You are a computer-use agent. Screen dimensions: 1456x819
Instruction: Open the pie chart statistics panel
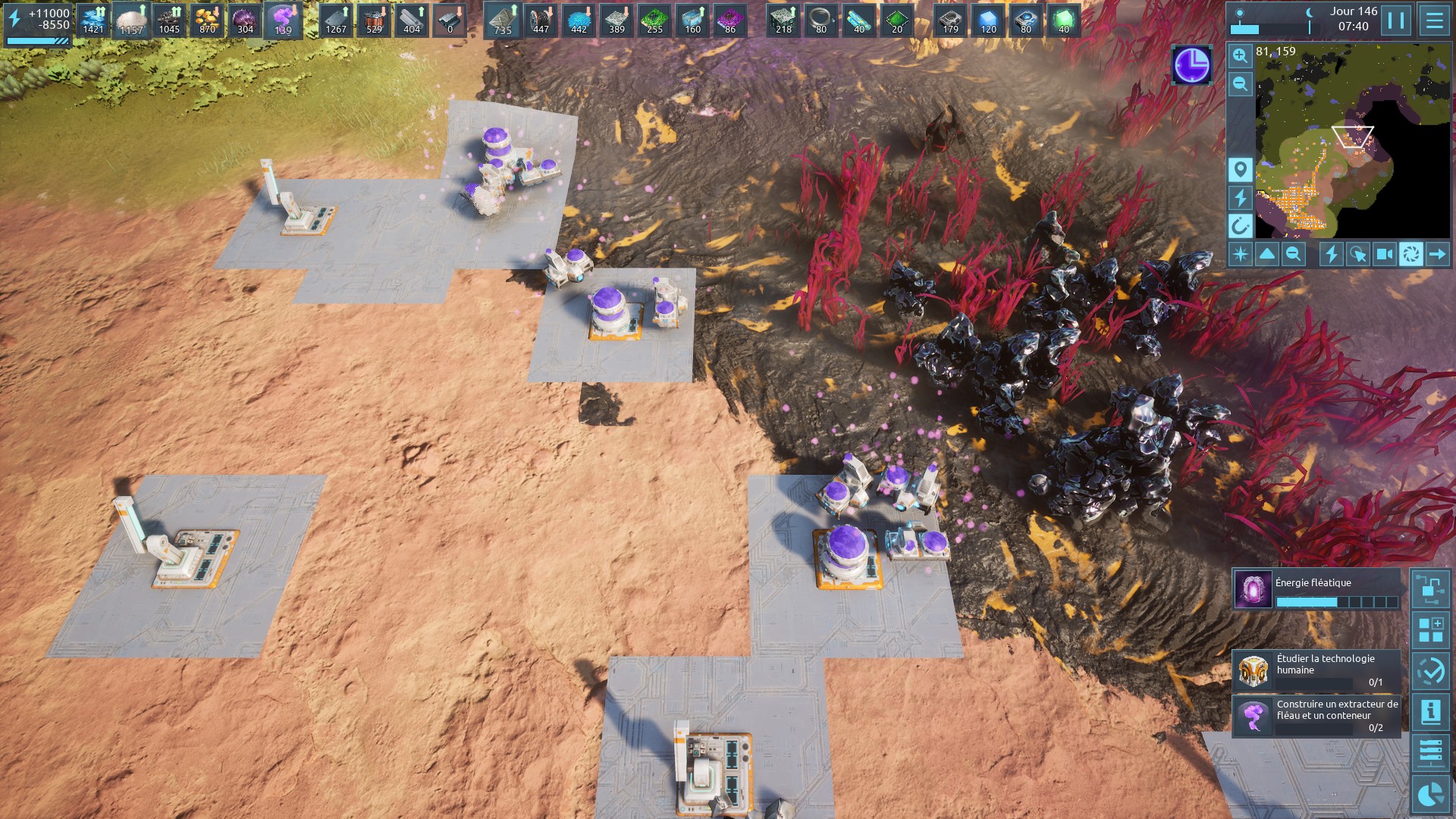click(x=1430, y=793)
